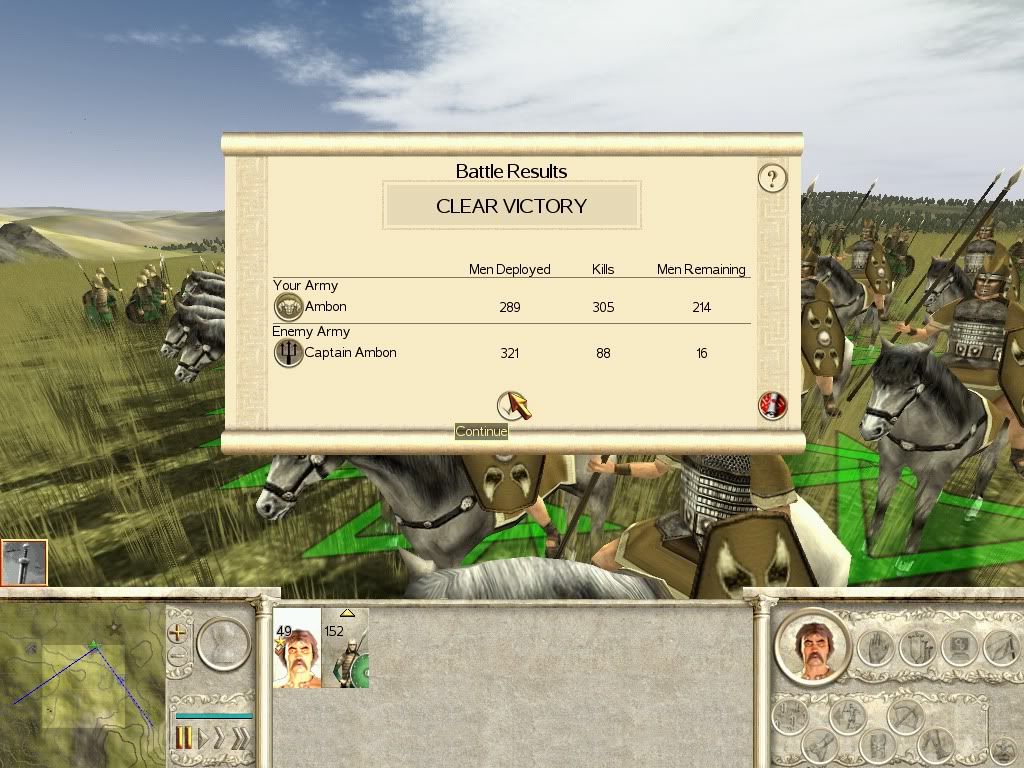This screenshot has height=768, width=1024.
Task: Zoom in the minimap with the plus button
Action: click(178, 633)
